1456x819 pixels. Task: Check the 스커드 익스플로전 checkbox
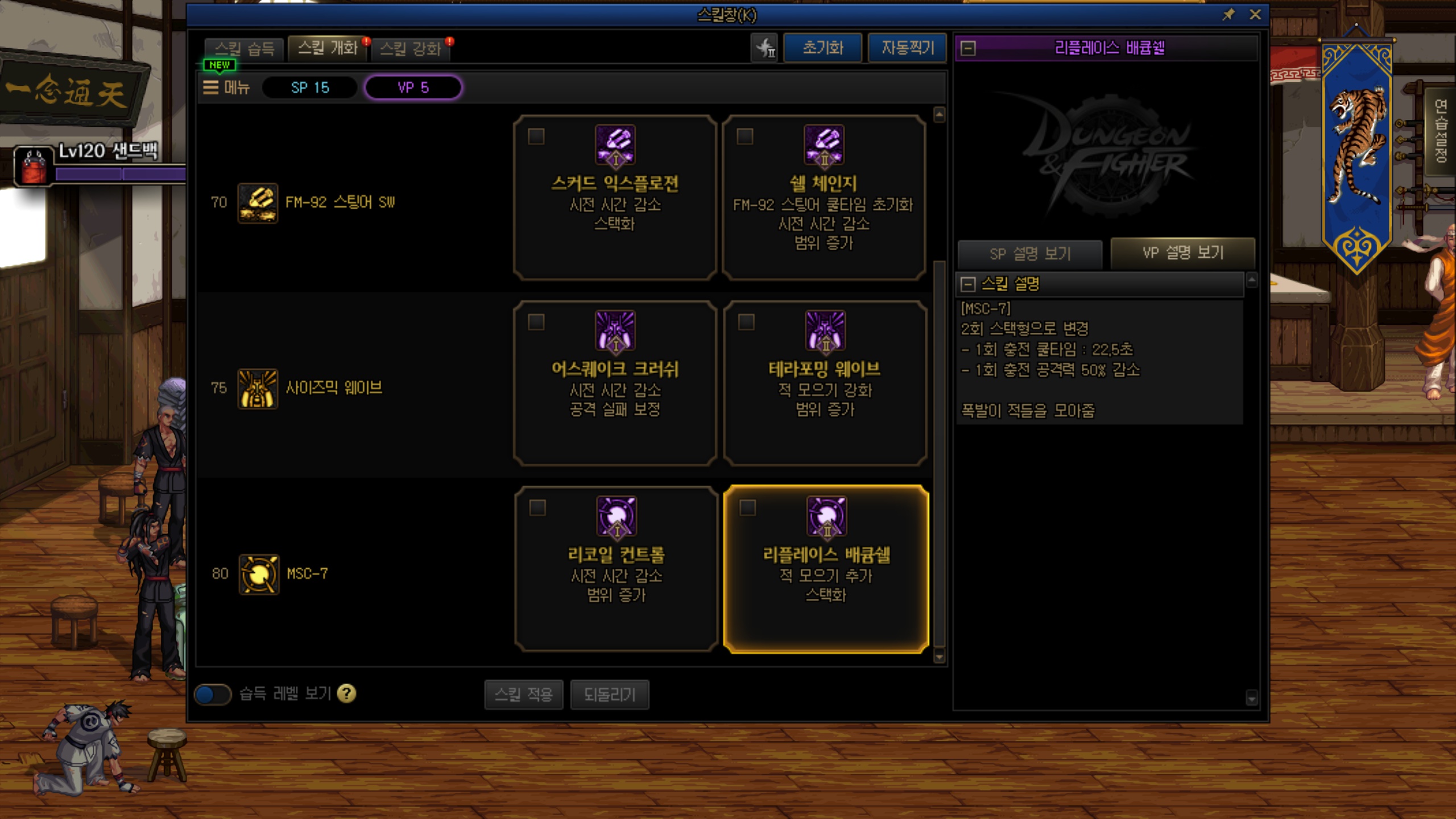[x=536, y=136]
